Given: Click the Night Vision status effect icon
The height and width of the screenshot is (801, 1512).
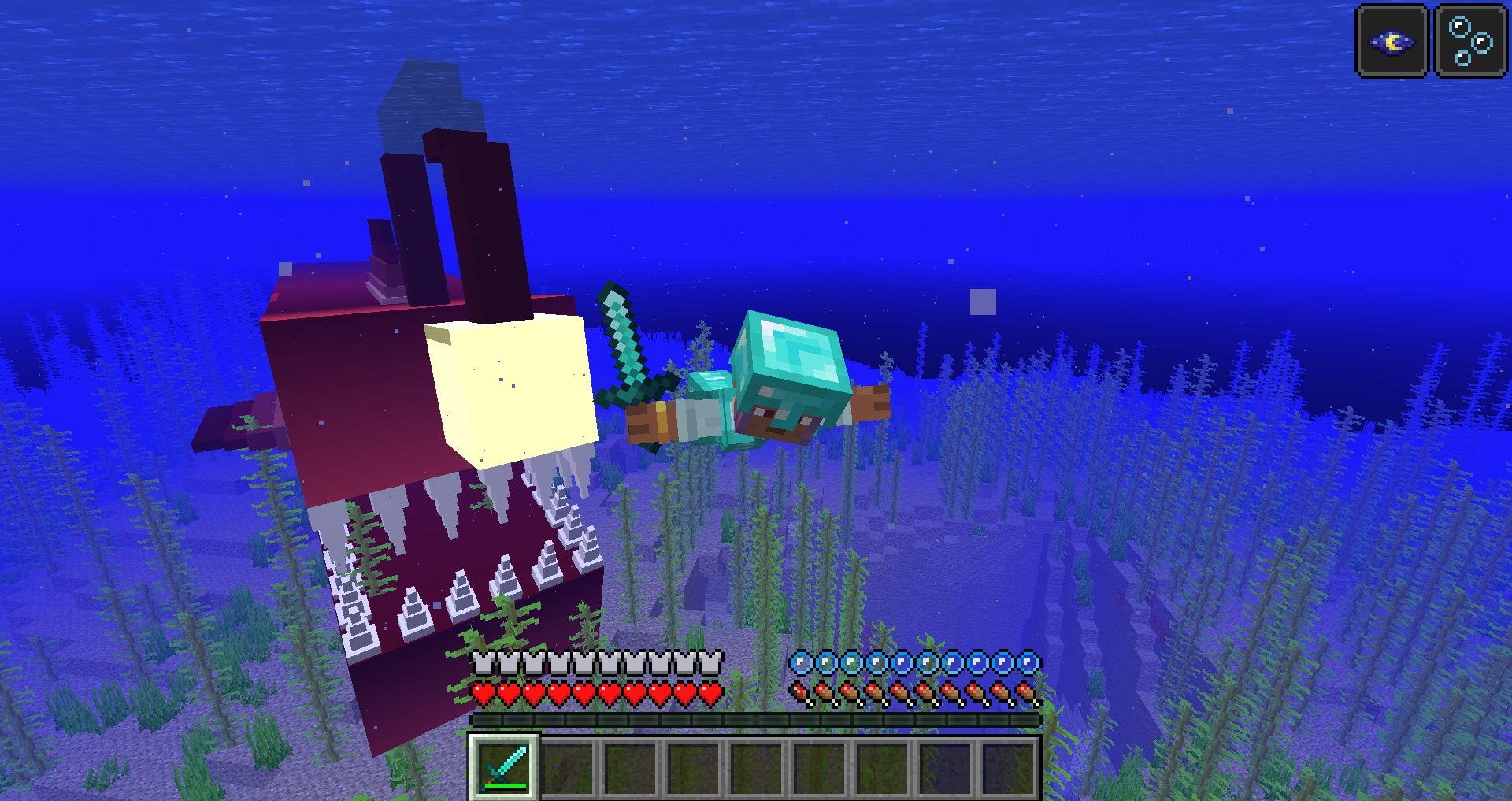Looking at the screenshot, I should (1391, 42).
